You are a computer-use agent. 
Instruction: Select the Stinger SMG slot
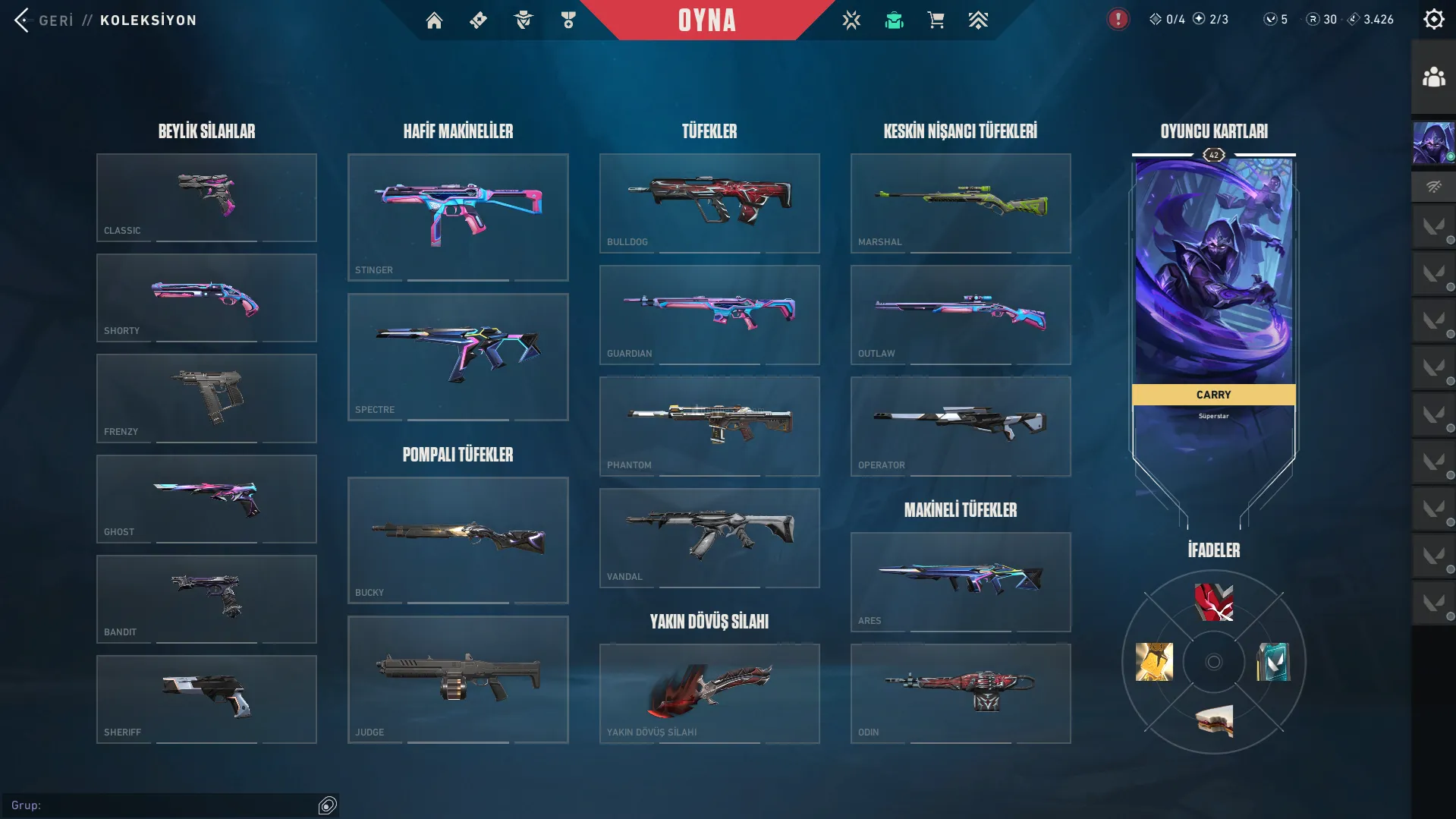[x=458, y=217]
